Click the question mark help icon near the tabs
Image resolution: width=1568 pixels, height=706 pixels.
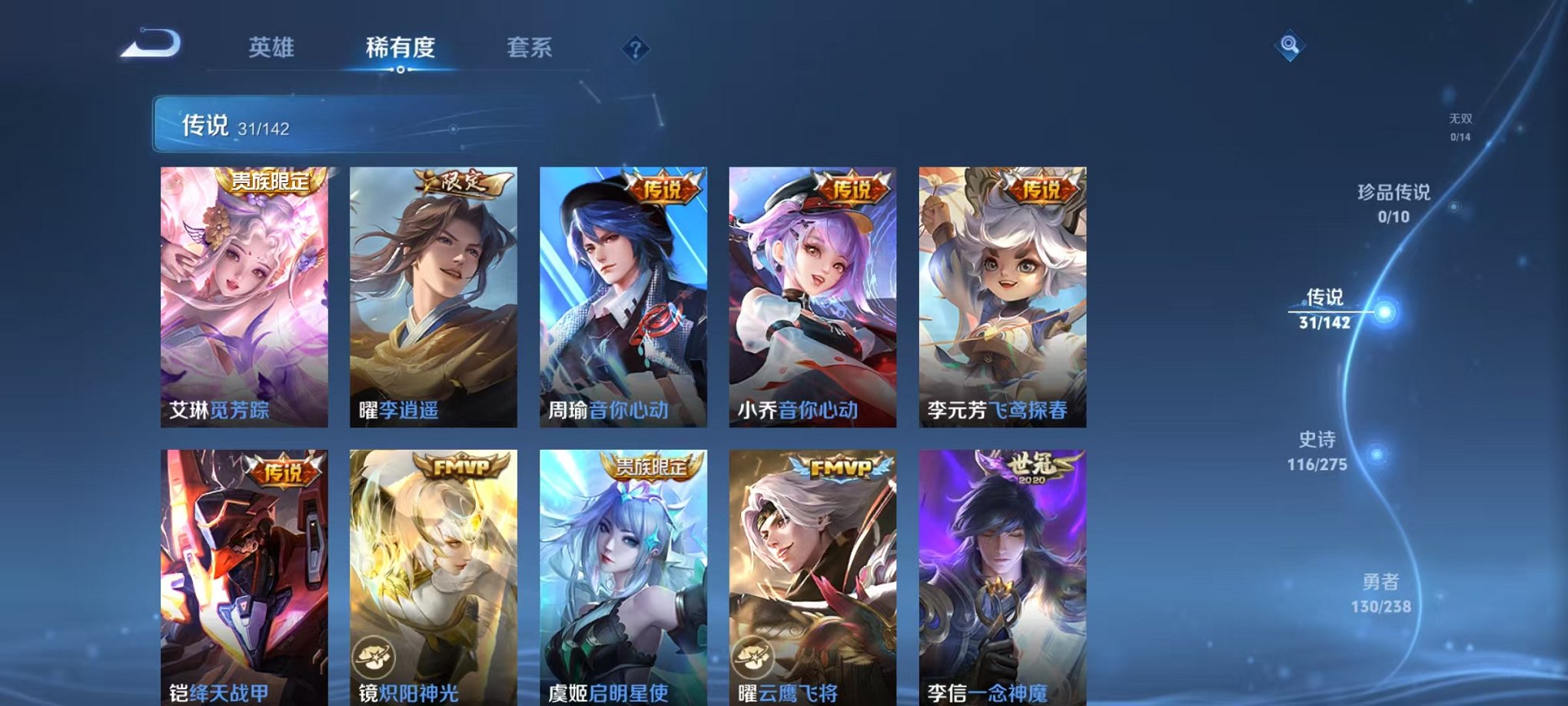[x=633, y=49]
